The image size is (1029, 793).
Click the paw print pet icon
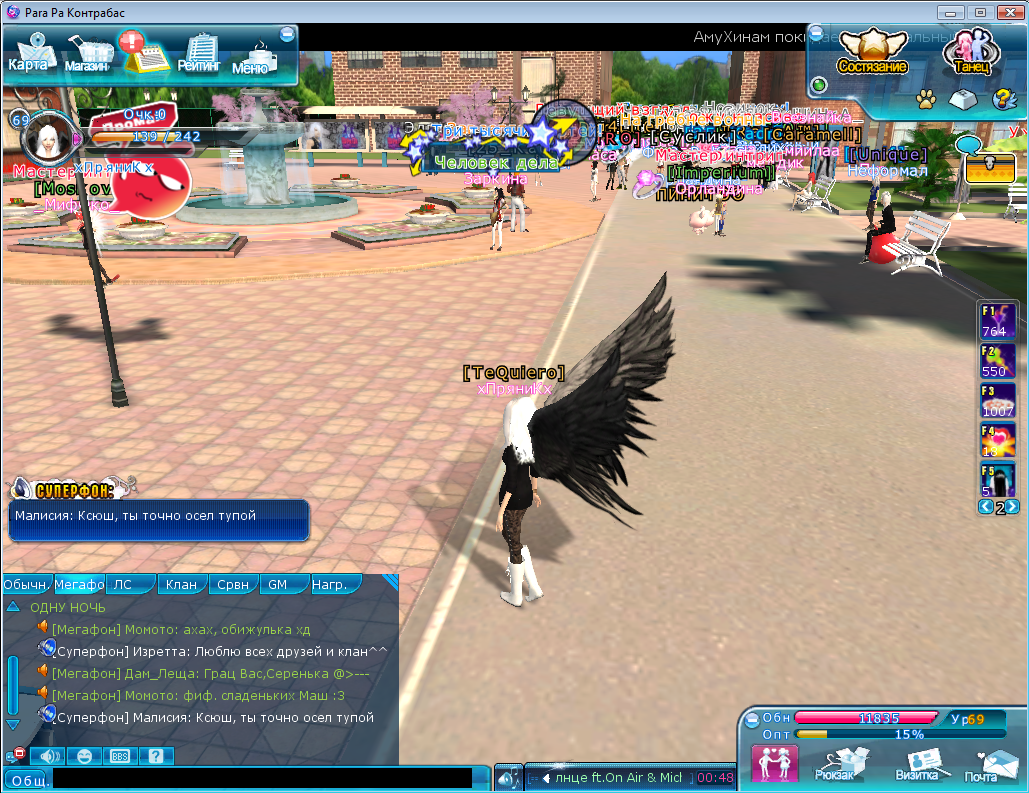pos(926,99)
